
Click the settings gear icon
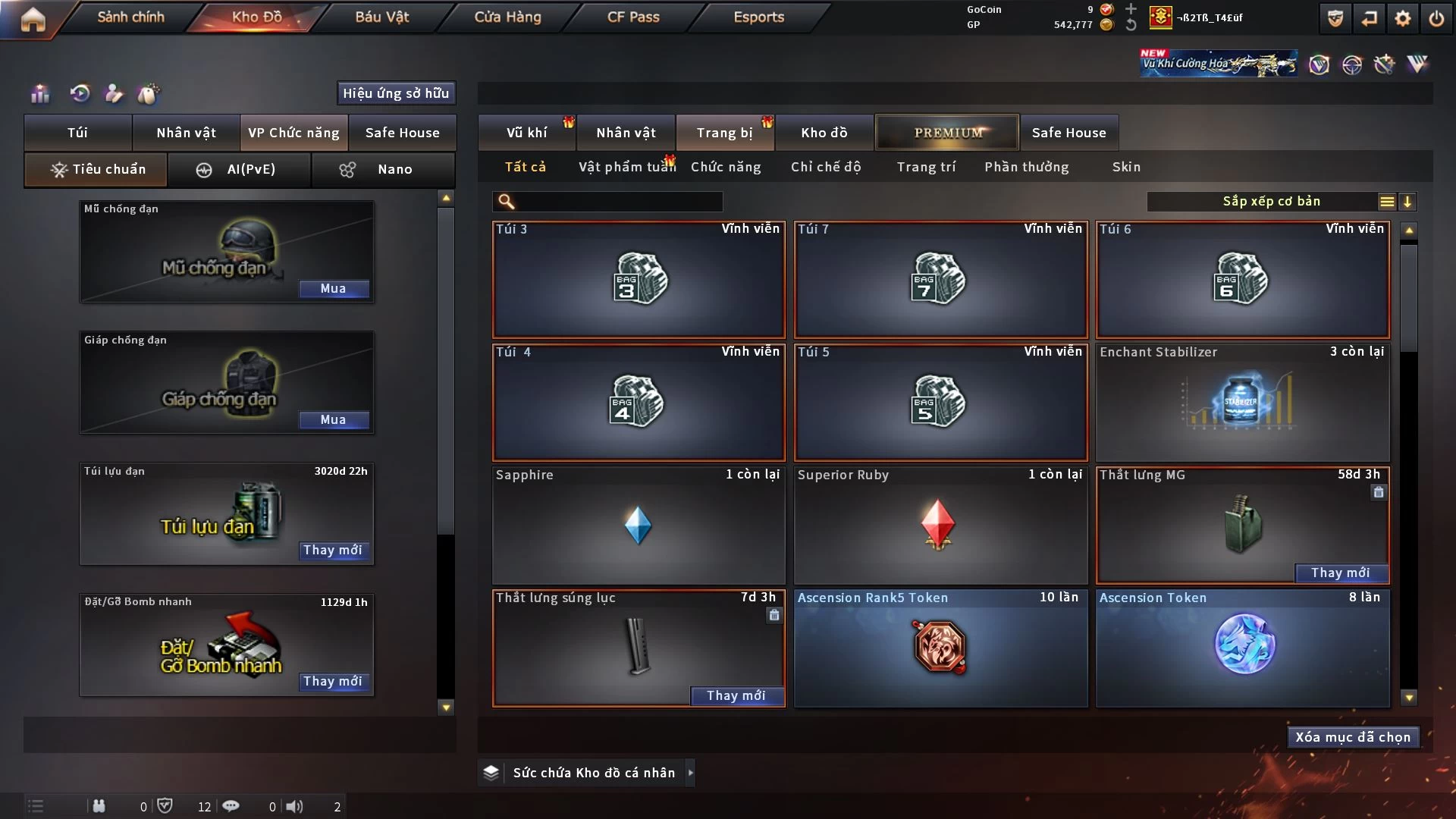[x=1403, y=18]
